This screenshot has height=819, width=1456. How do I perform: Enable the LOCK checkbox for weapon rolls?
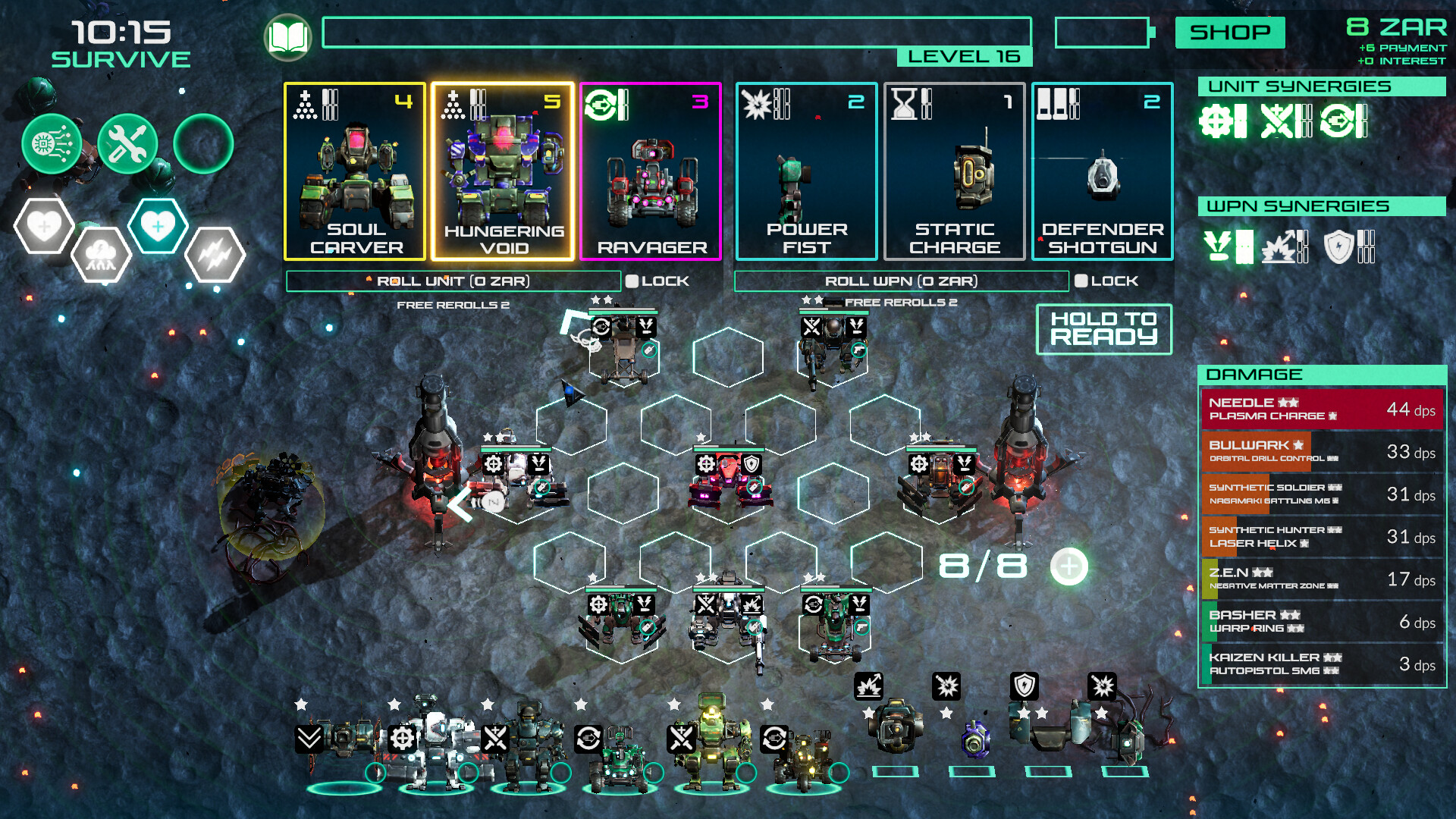(1081, 281)
